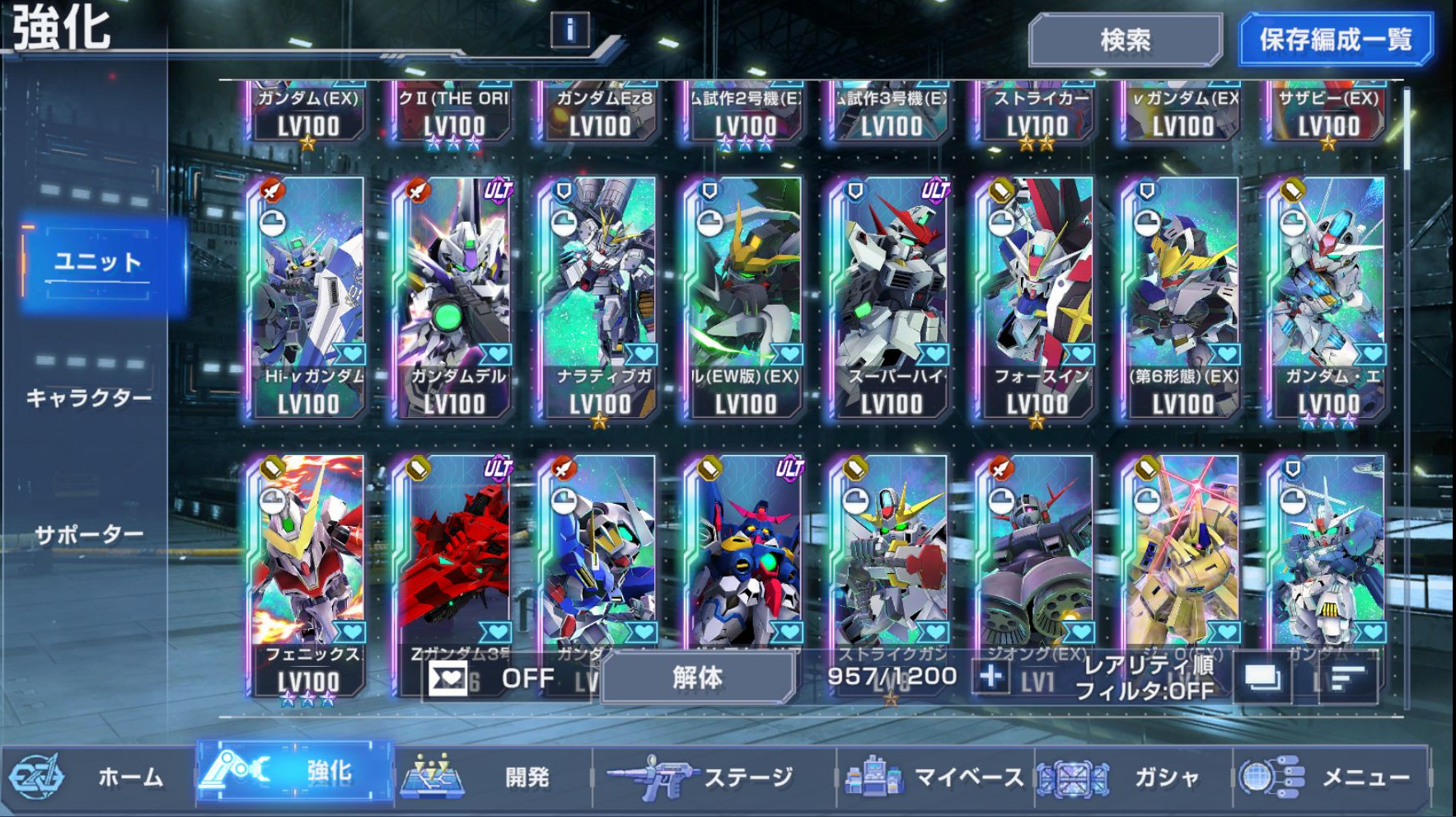Select the フェニックス unit card

pyautogui.click(x=307, y=569)
